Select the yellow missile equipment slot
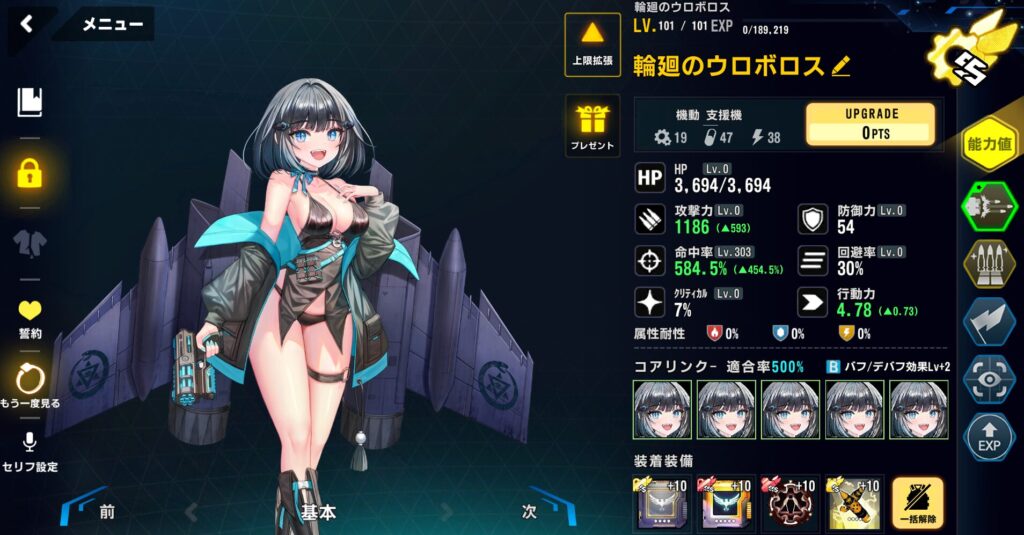This screenshot has width=1024, height=535. [x=853, y=503]
